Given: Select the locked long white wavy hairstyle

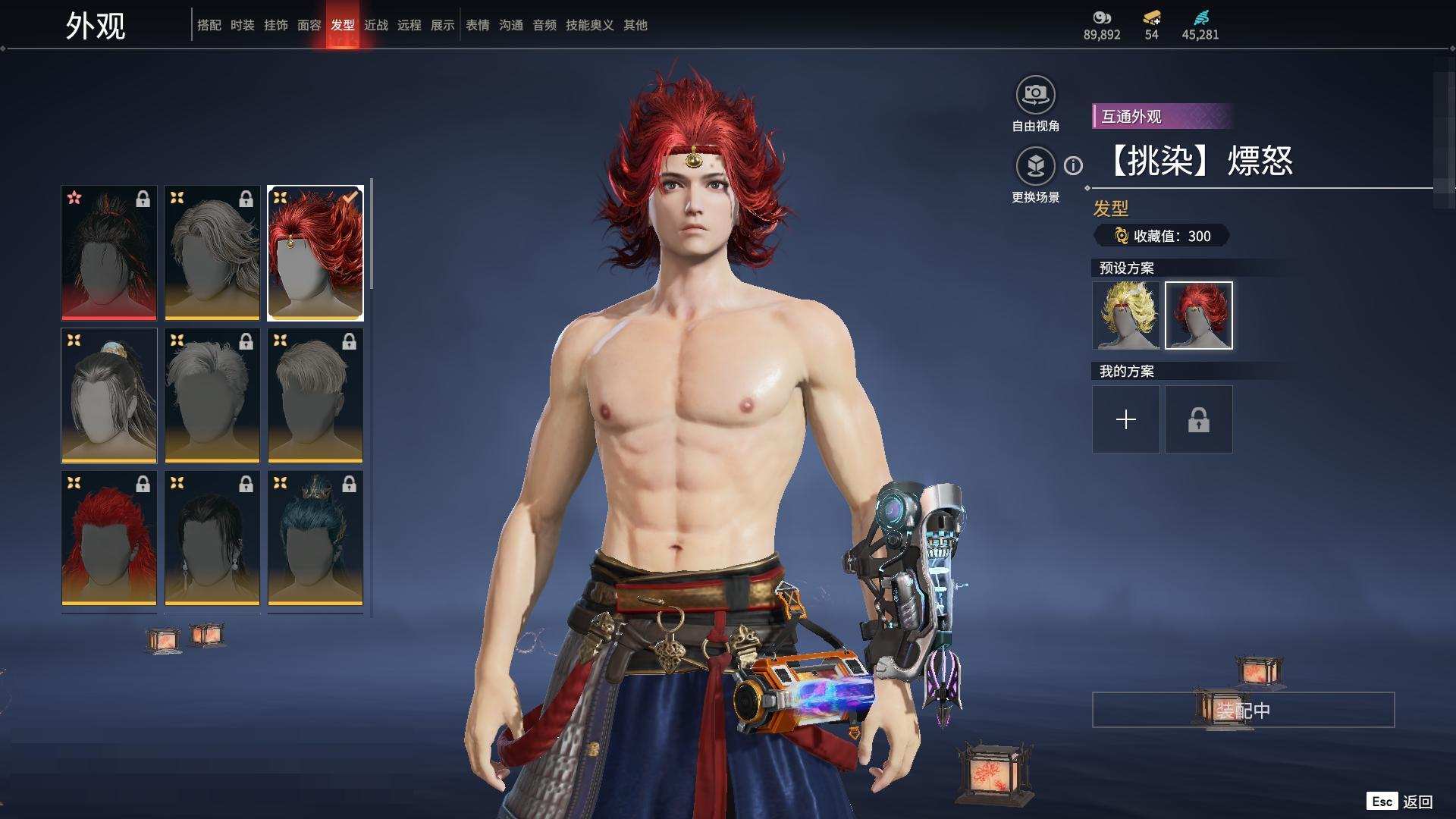Looking at the screenshot, I should pos(212,253).
